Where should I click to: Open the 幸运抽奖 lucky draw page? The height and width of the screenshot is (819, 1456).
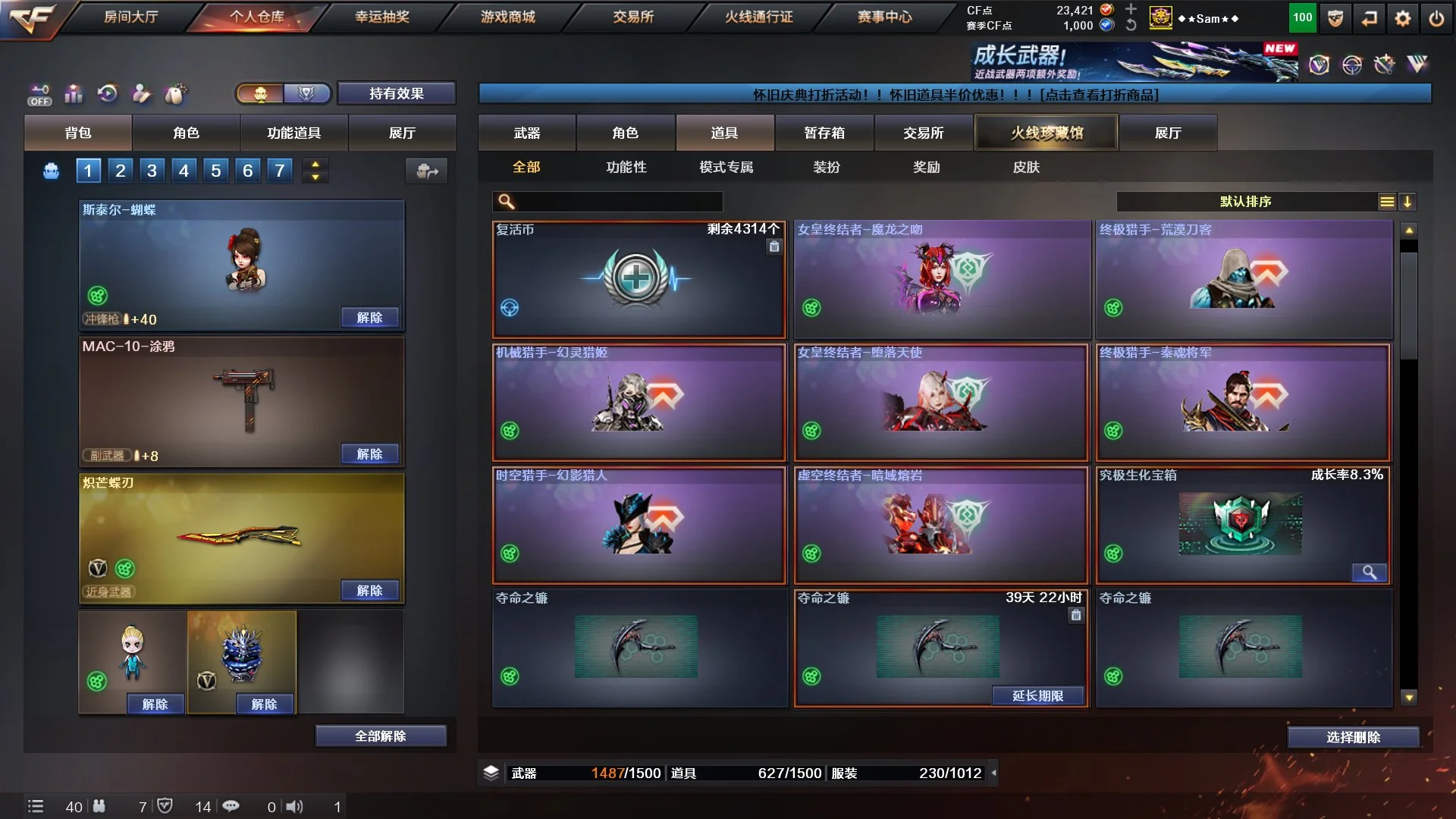point(382,17)
